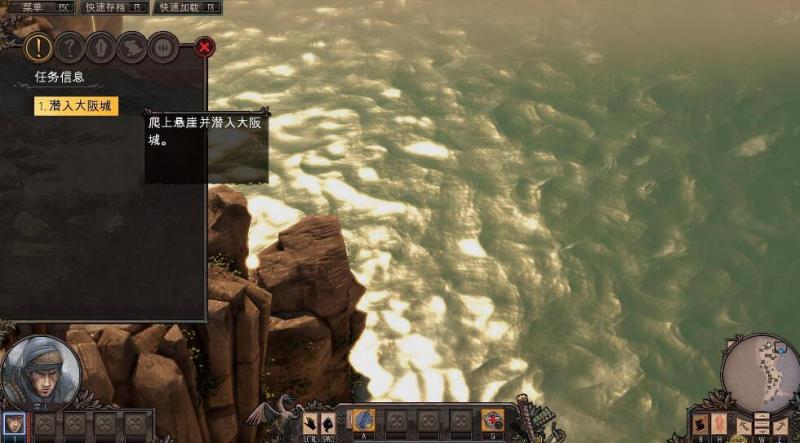Close the mission info panel
Screen dimensions: 800x443
click(204, 46)
